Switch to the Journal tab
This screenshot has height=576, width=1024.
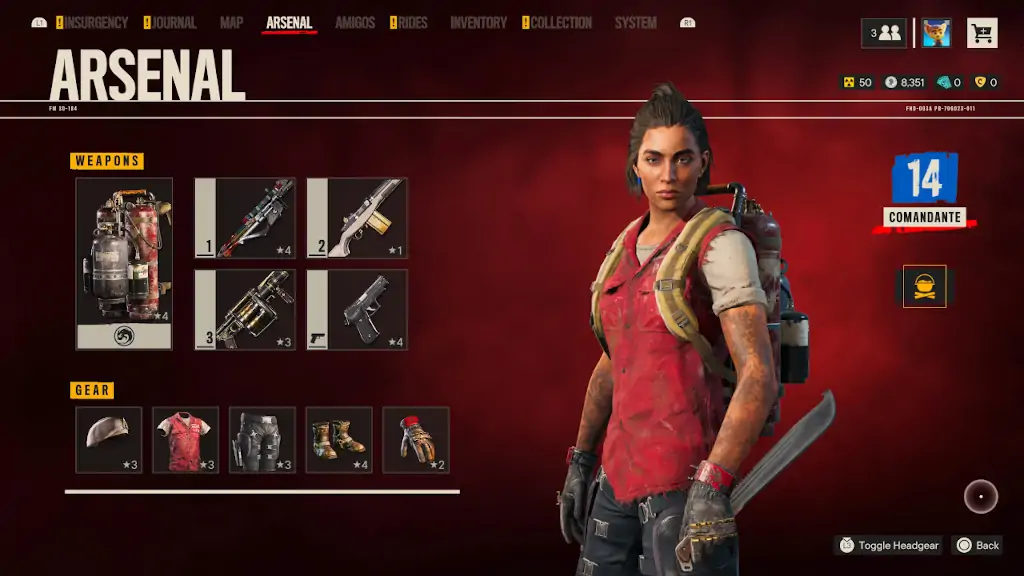(174, 23)
